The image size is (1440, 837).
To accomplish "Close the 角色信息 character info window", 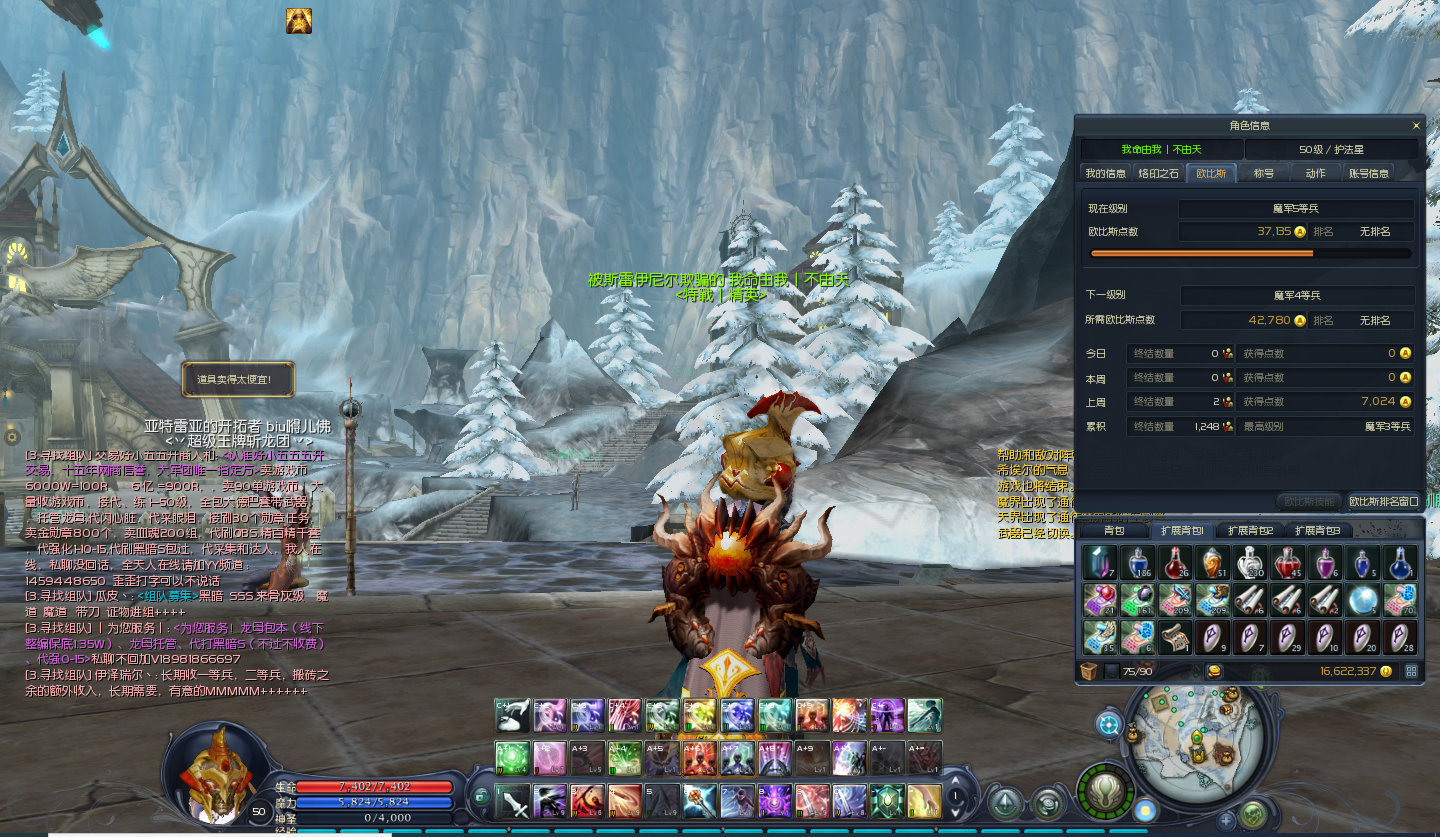I will (1415, 126).
